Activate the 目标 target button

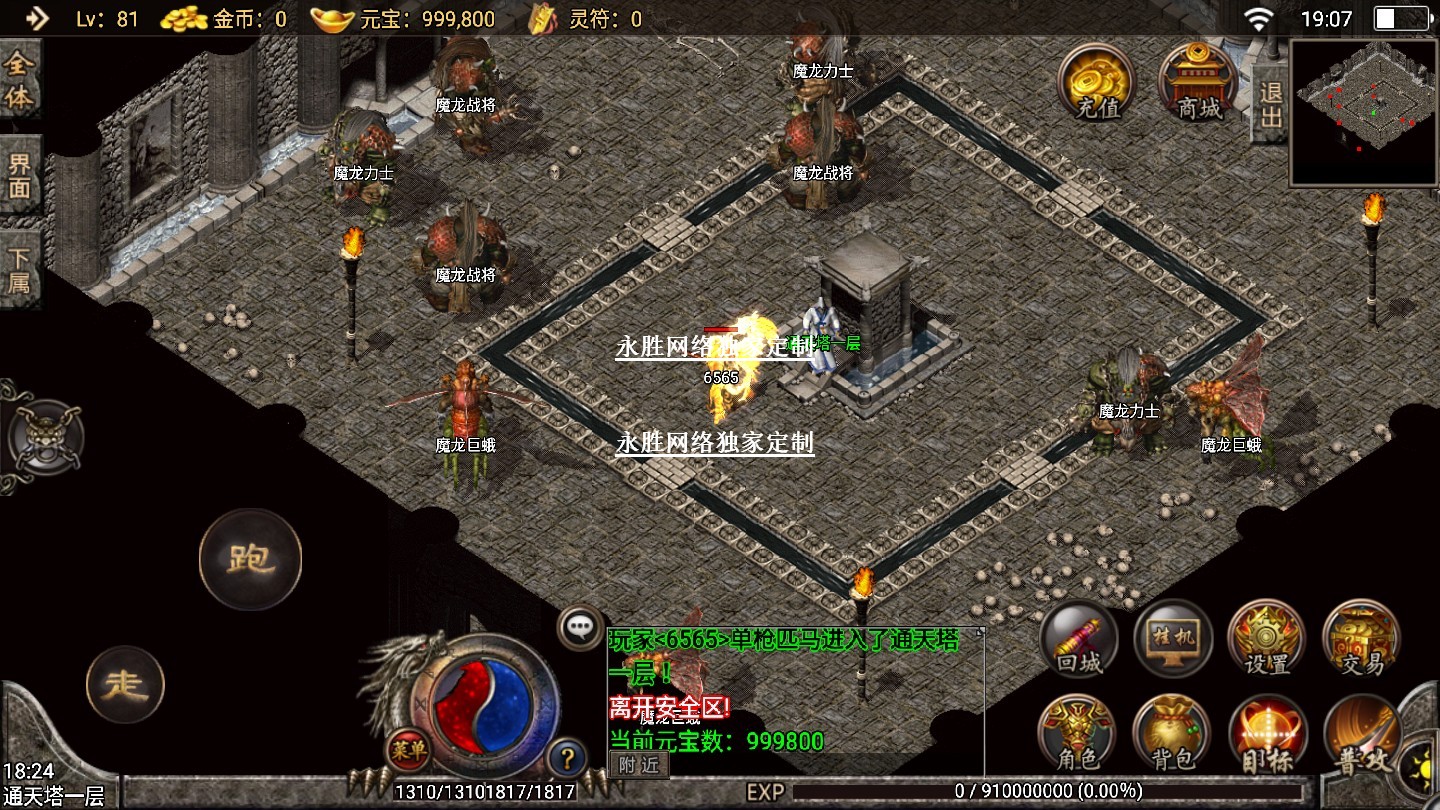tap(1267, 735)
